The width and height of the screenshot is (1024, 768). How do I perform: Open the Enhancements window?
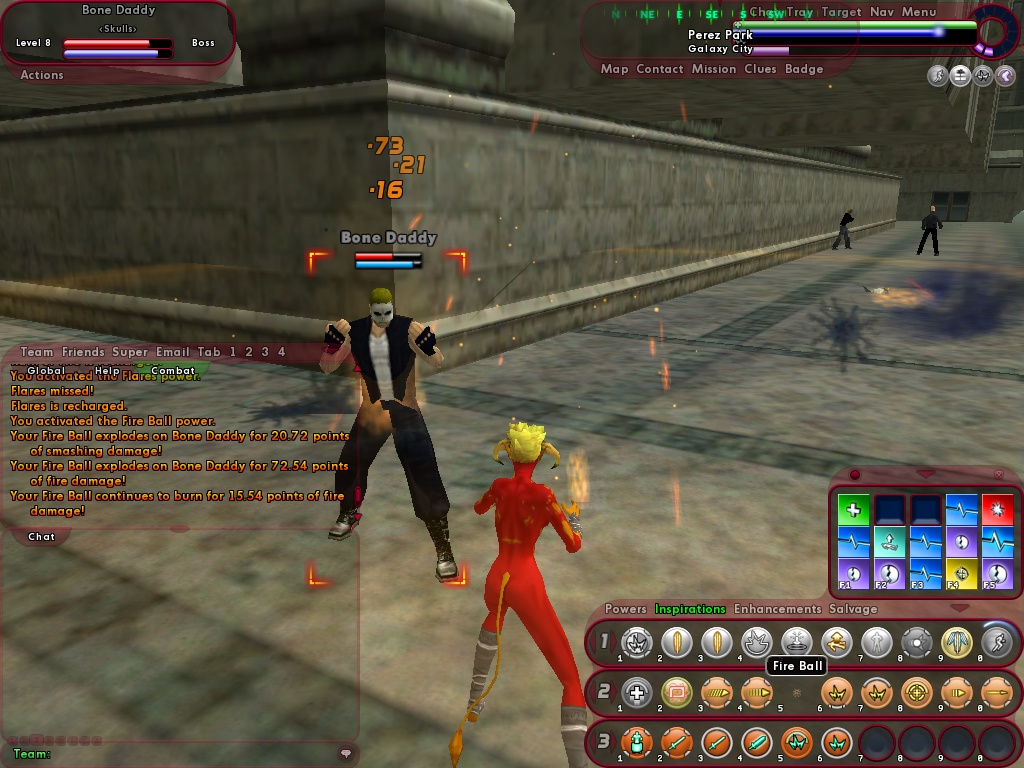pyautogui.click(x=775, y=609)
